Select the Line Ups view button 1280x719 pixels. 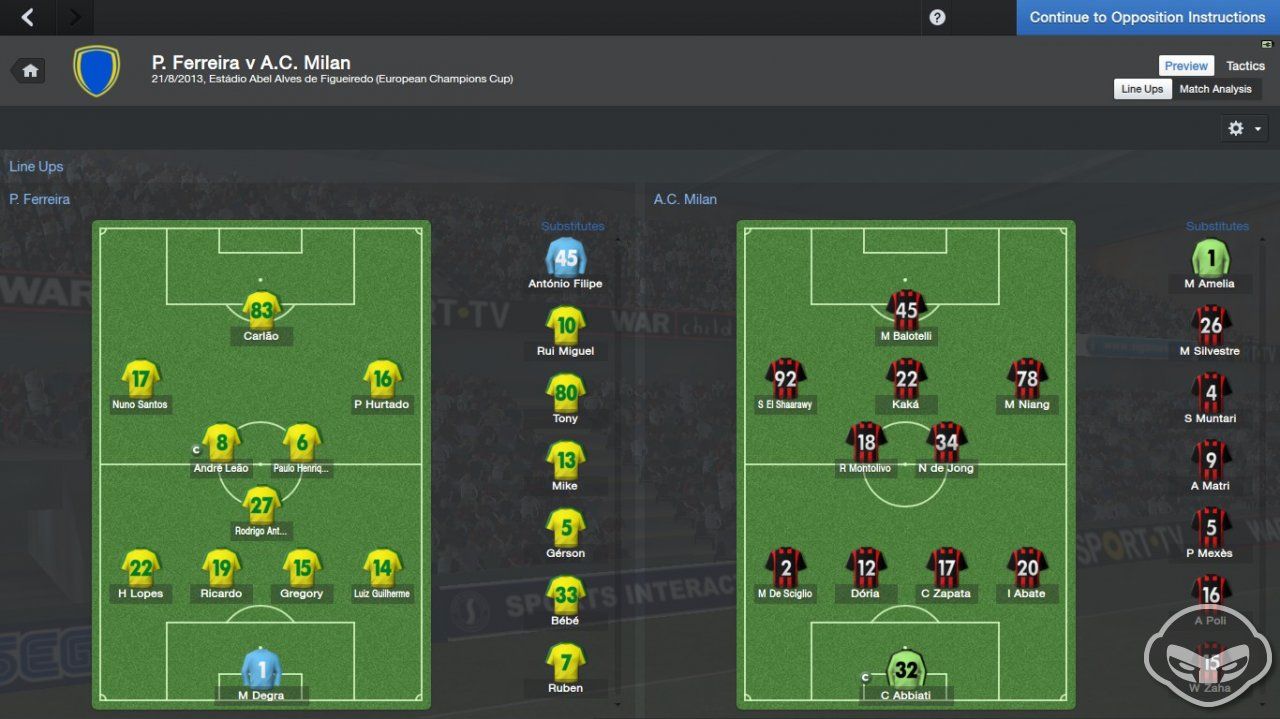point(1142,89)
